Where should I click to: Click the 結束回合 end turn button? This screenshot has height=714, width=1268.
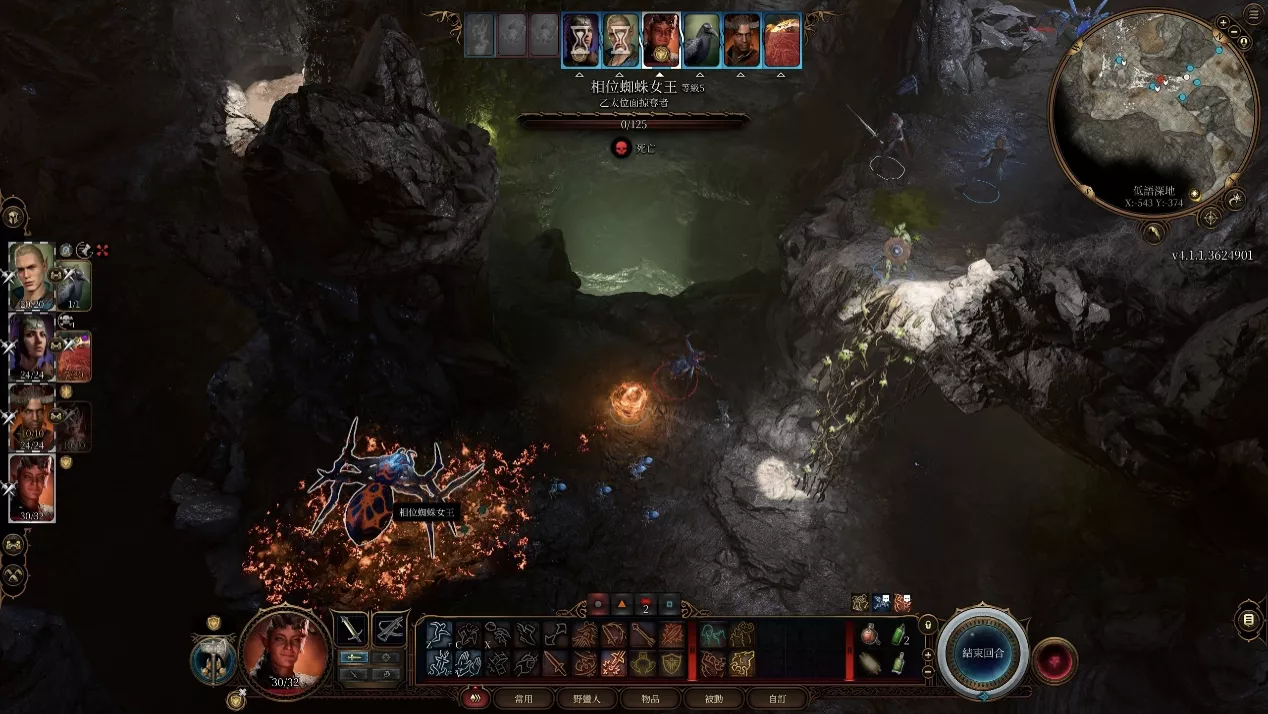pyautogui.click(x=982, y=652)
